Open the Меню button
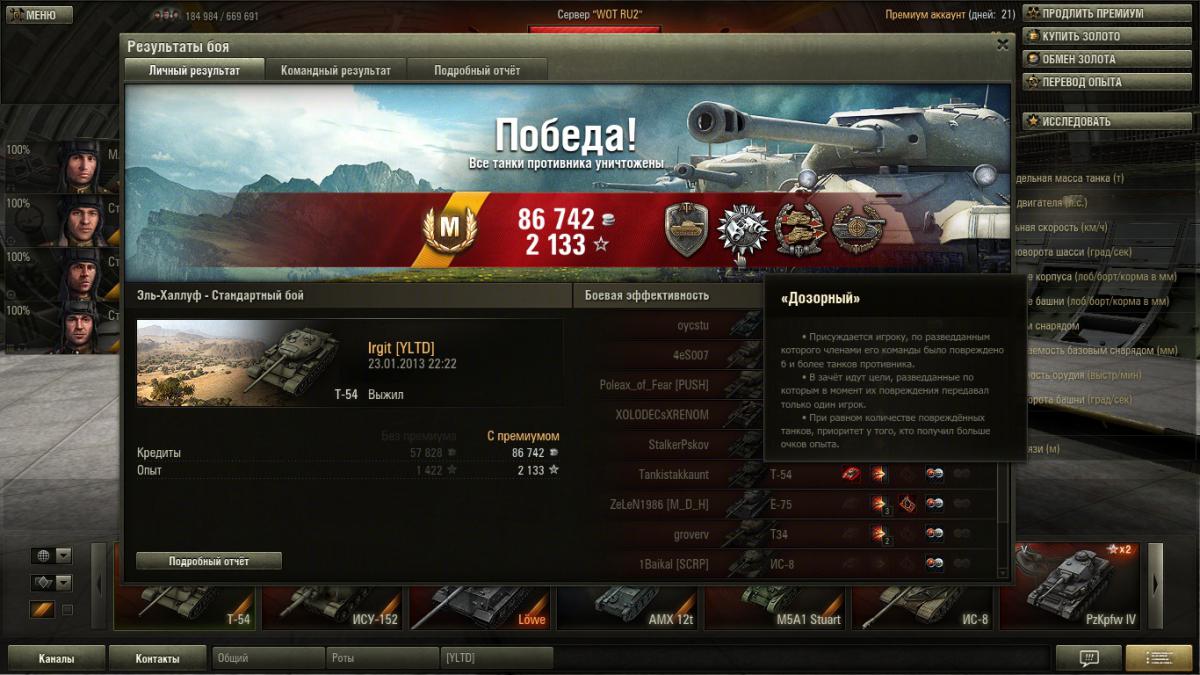The height and width of the screenshot is (675, 1200). [40, 15]
